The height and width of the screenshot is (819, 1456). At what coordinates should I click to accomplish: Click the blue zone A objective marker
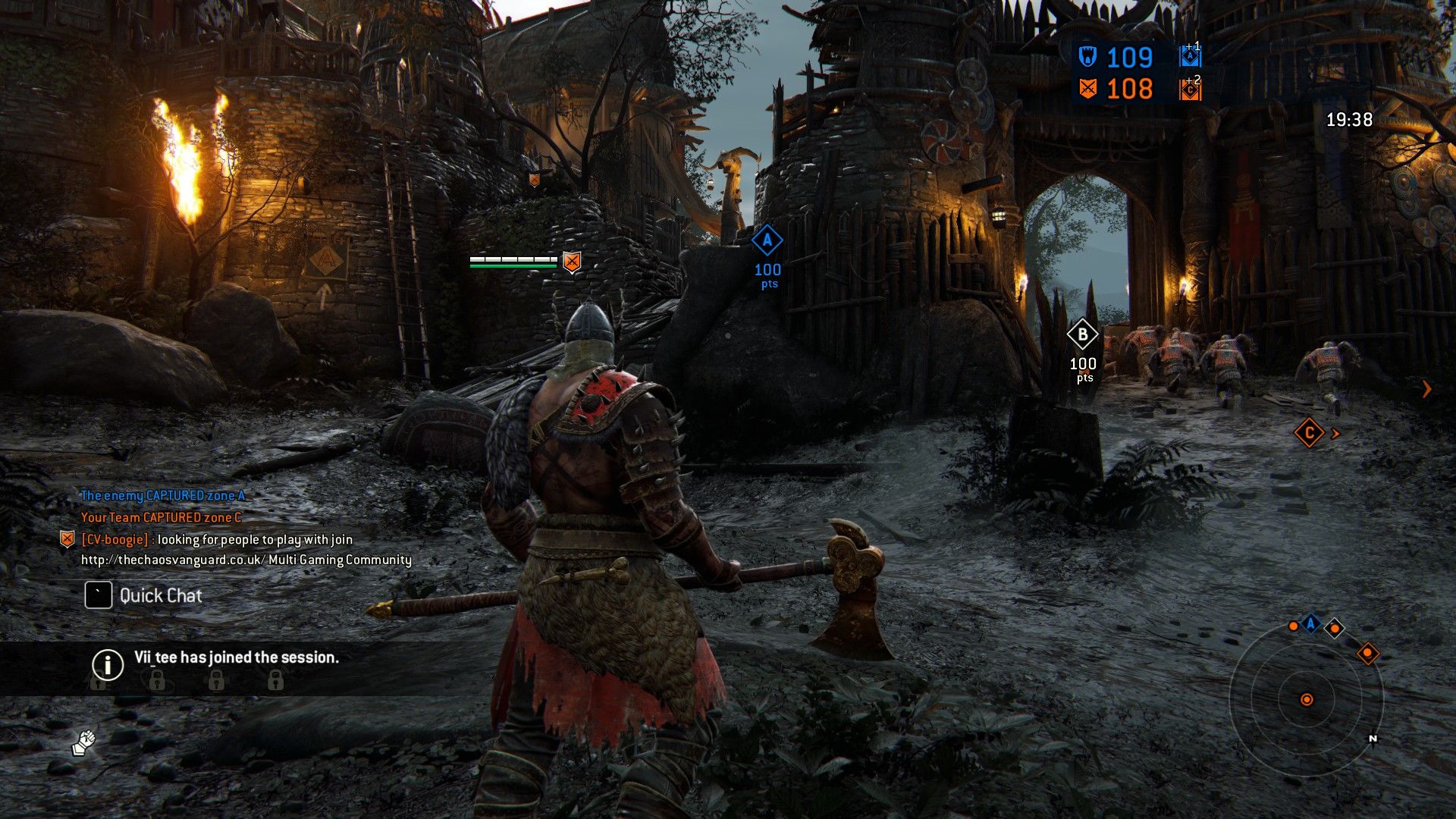point(767,242)
